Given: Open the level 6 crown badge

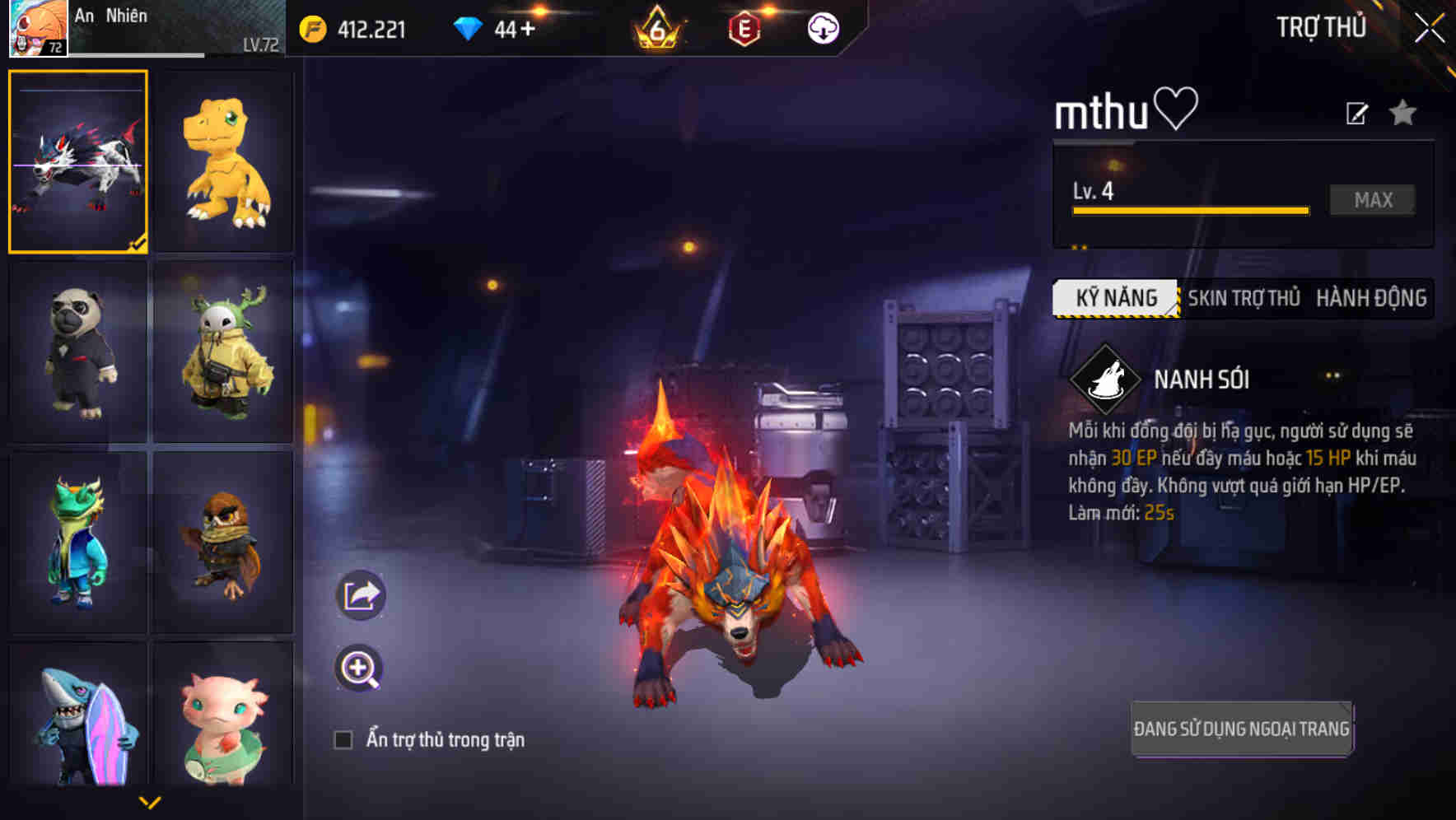Looking at the screenshot, I should pyautogui.click(x=655, y=27).
